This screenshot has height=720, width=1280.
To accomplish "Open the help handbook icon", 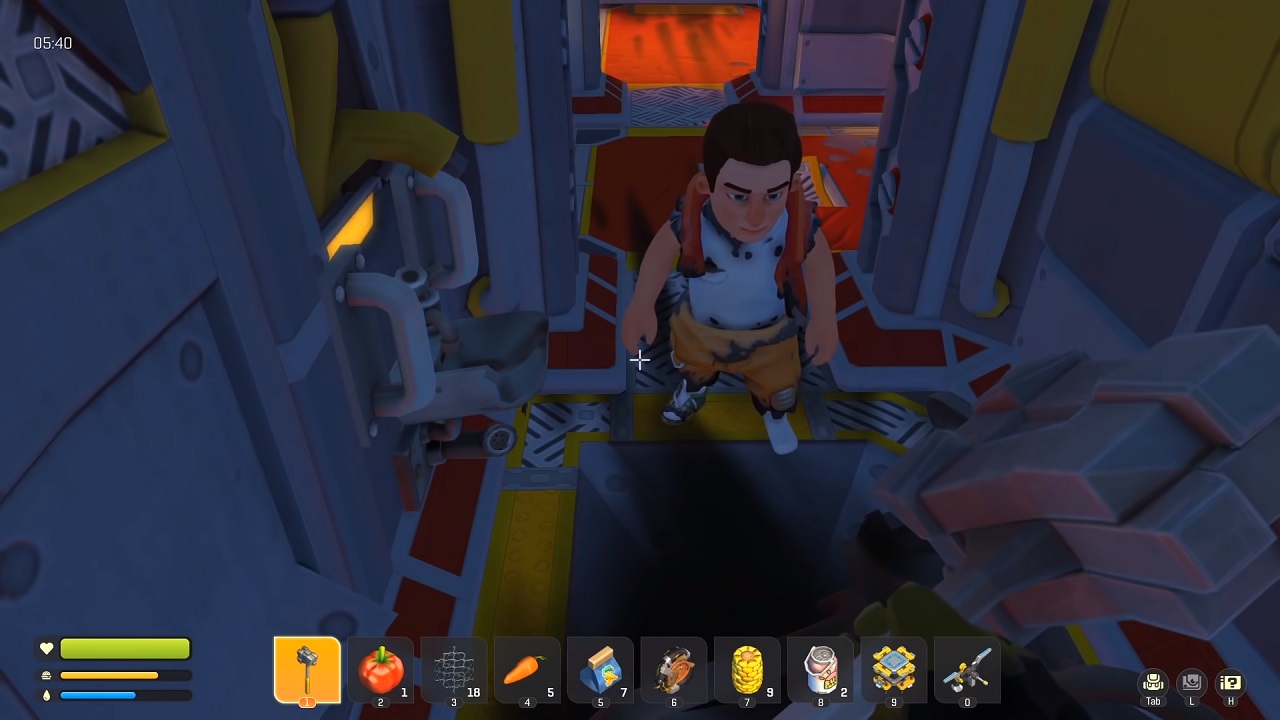I will coord(1230,683).
